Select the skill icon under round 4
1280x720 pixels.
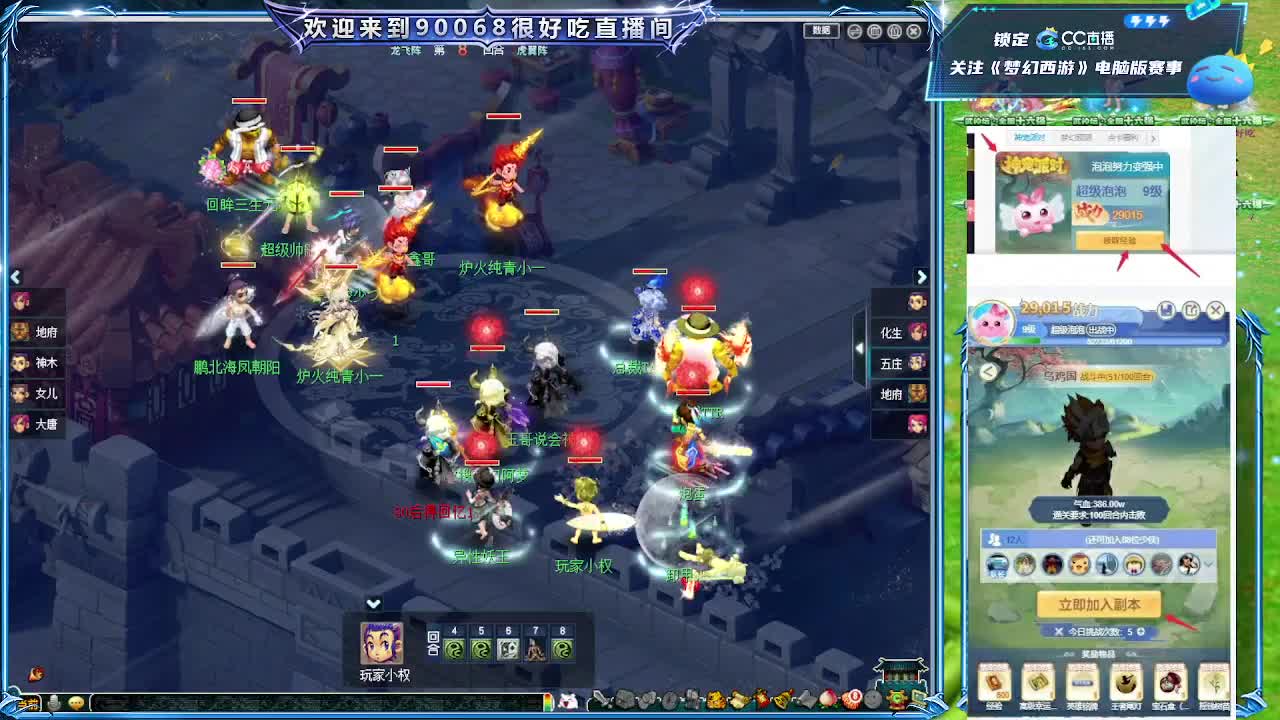tap(454, 649)
